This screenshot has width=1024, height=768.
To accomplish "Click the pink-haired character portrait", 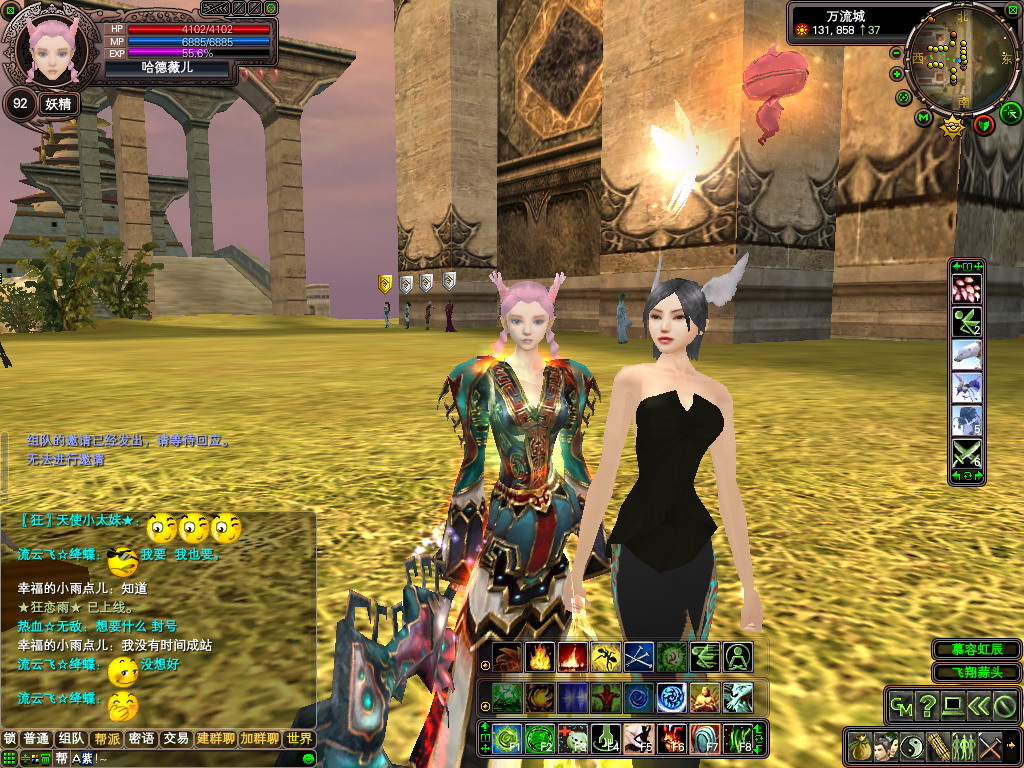I will (x=50, y=50).
